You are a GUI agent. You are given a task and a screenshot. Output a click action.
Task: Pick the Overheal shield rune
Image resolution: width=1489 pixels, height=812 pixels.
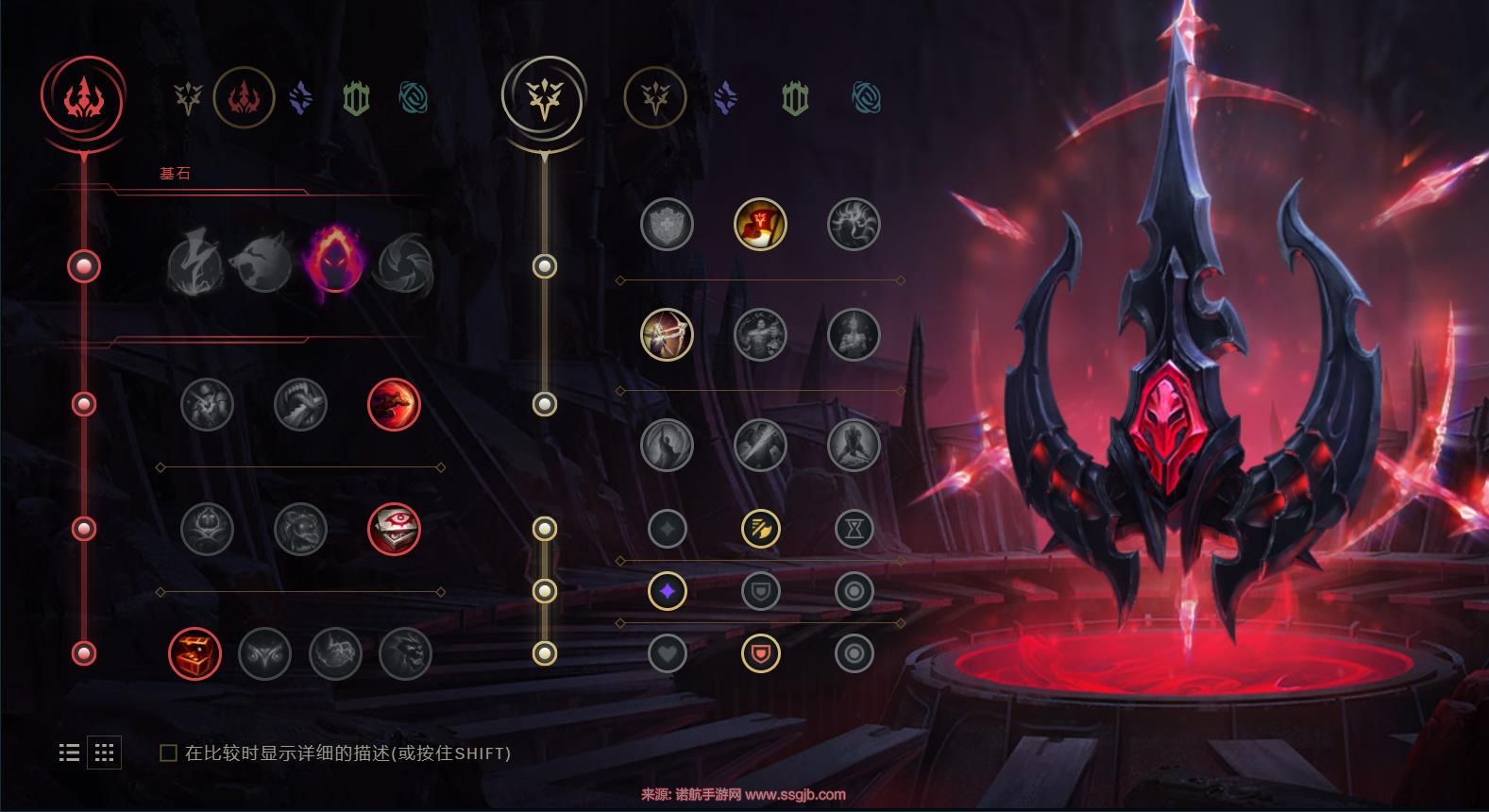[667, 225]
